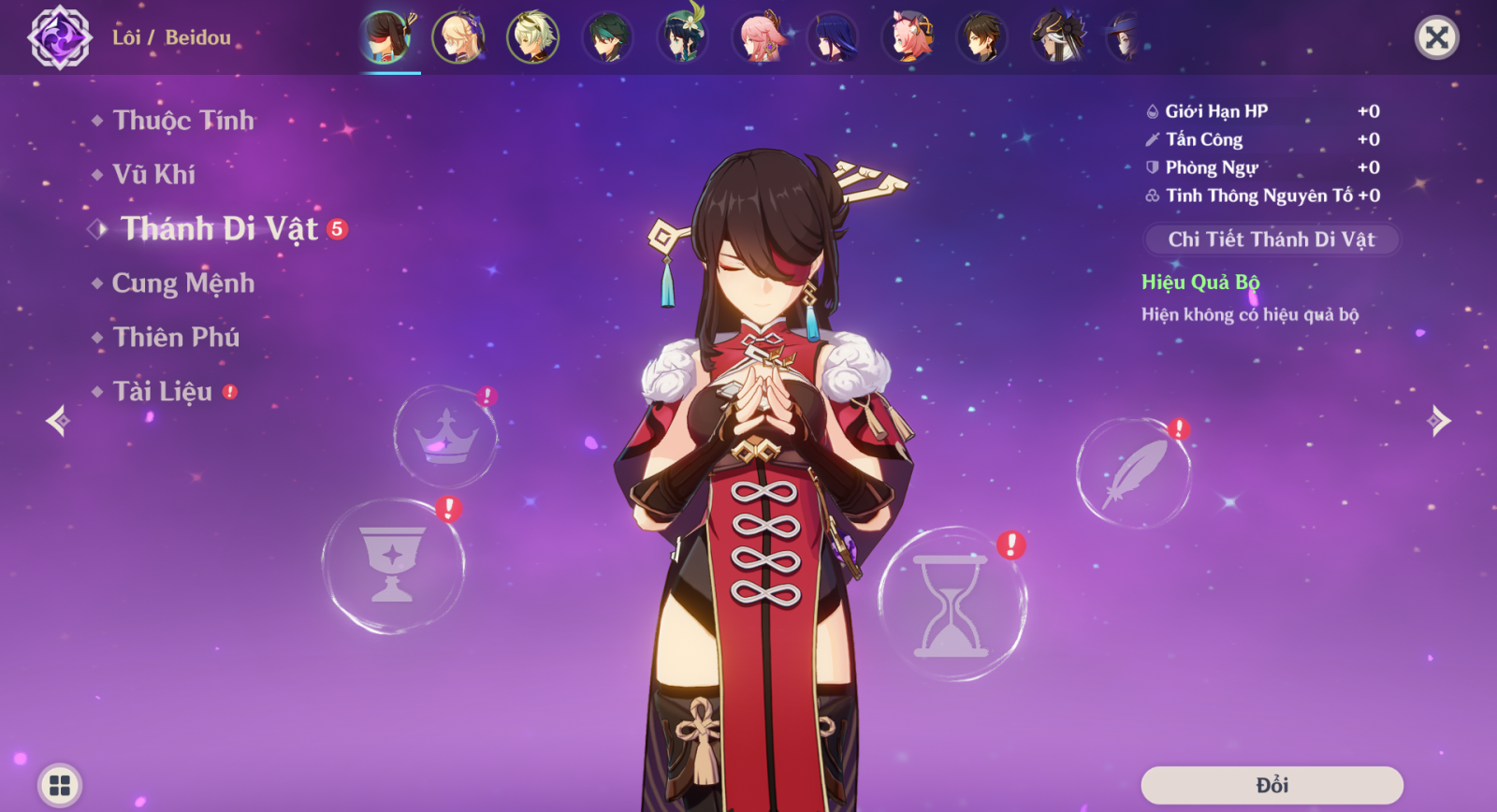1497x812 pixels.
Task: Switch to Thiên Phú talents
Action: [176, 338]
